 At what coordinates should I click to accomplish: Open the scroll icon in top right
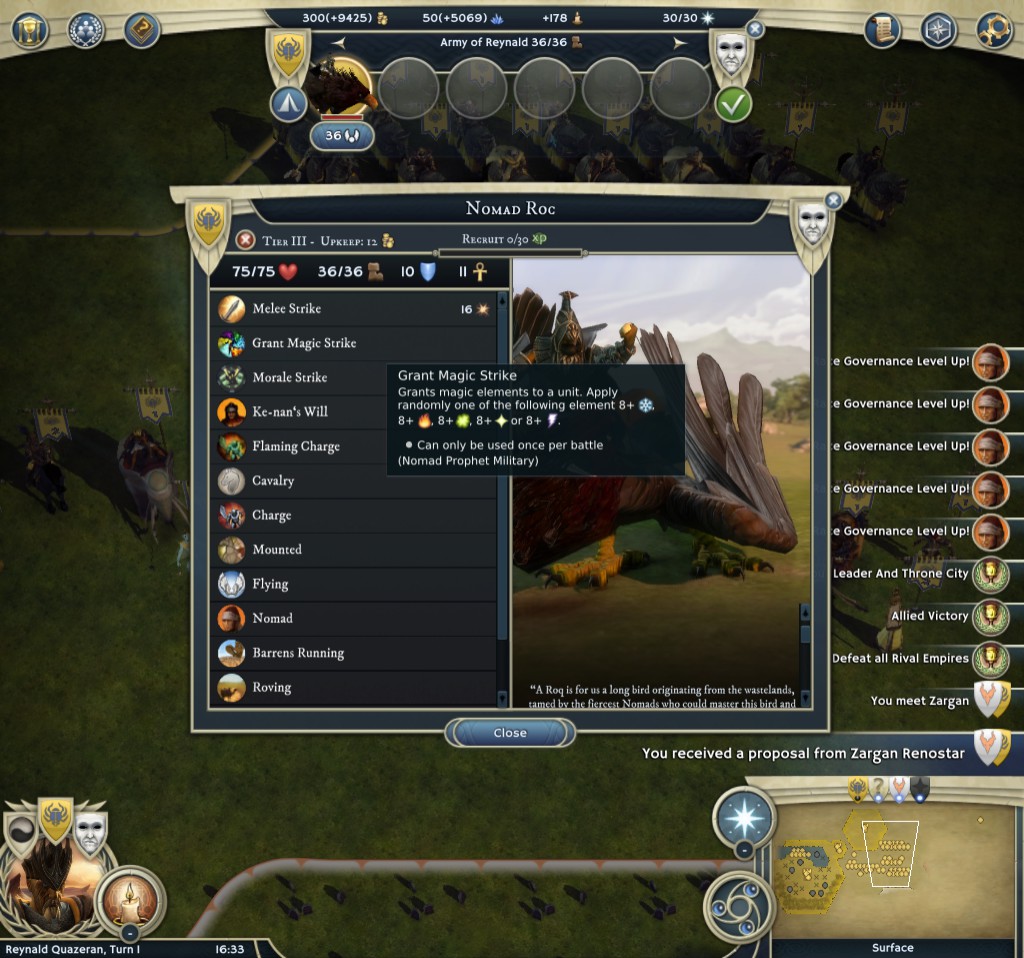883,30
